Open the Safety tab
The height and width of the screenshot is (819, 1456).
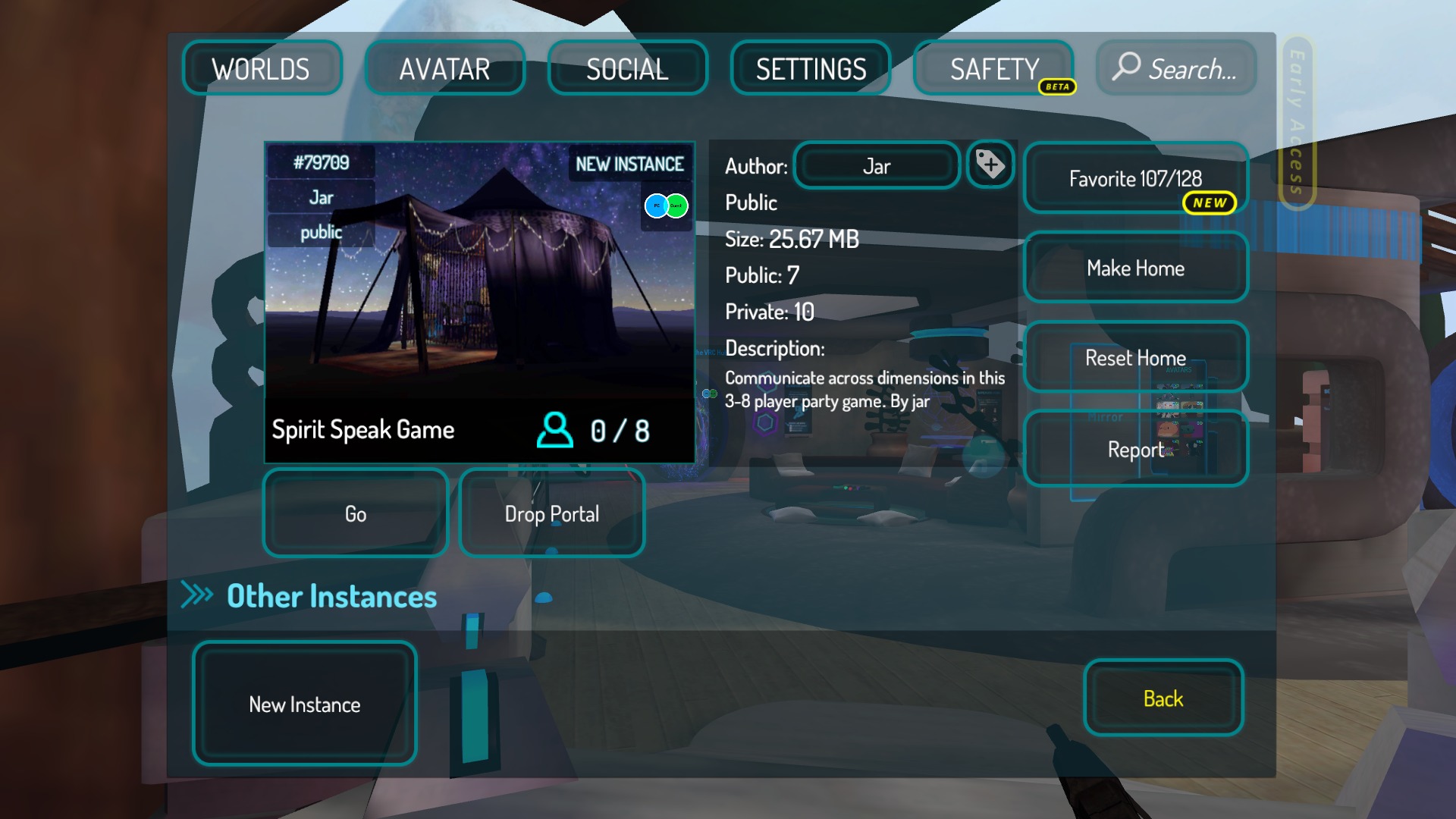tap(993, 69)
